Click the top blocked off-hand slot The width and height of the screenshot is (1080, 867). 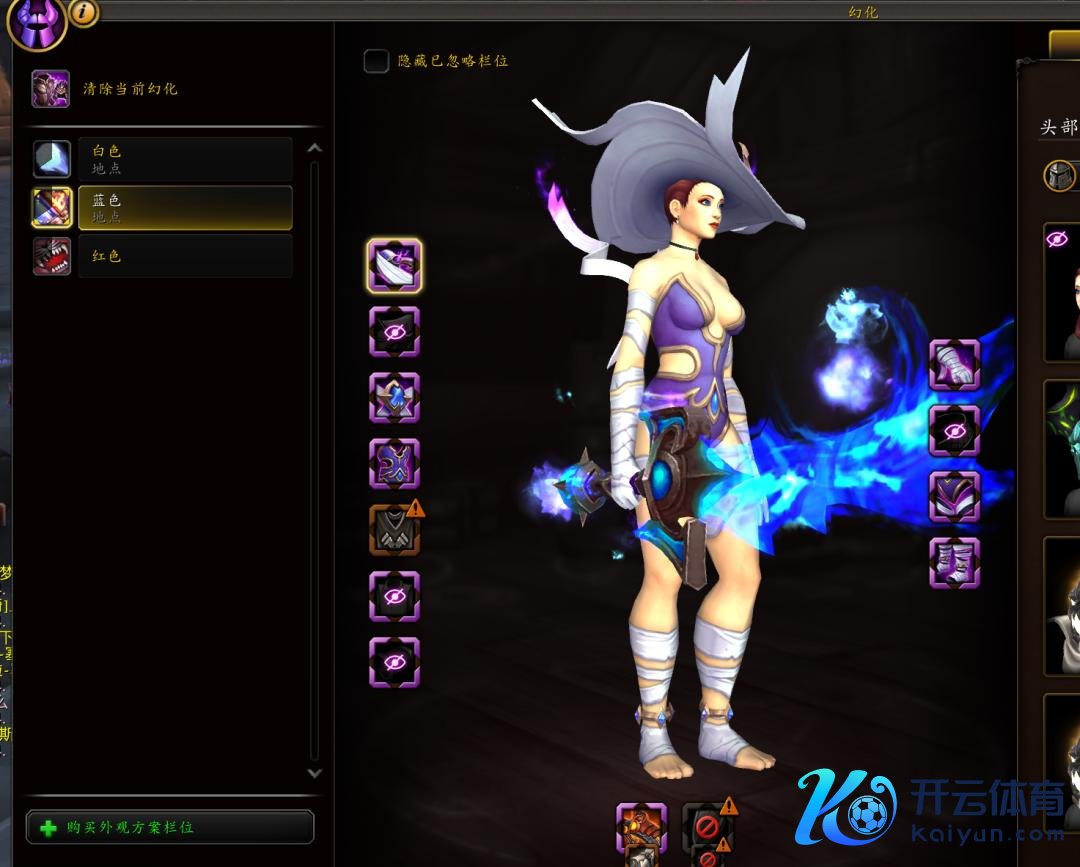pyautogui.click(x=707, y=825)
